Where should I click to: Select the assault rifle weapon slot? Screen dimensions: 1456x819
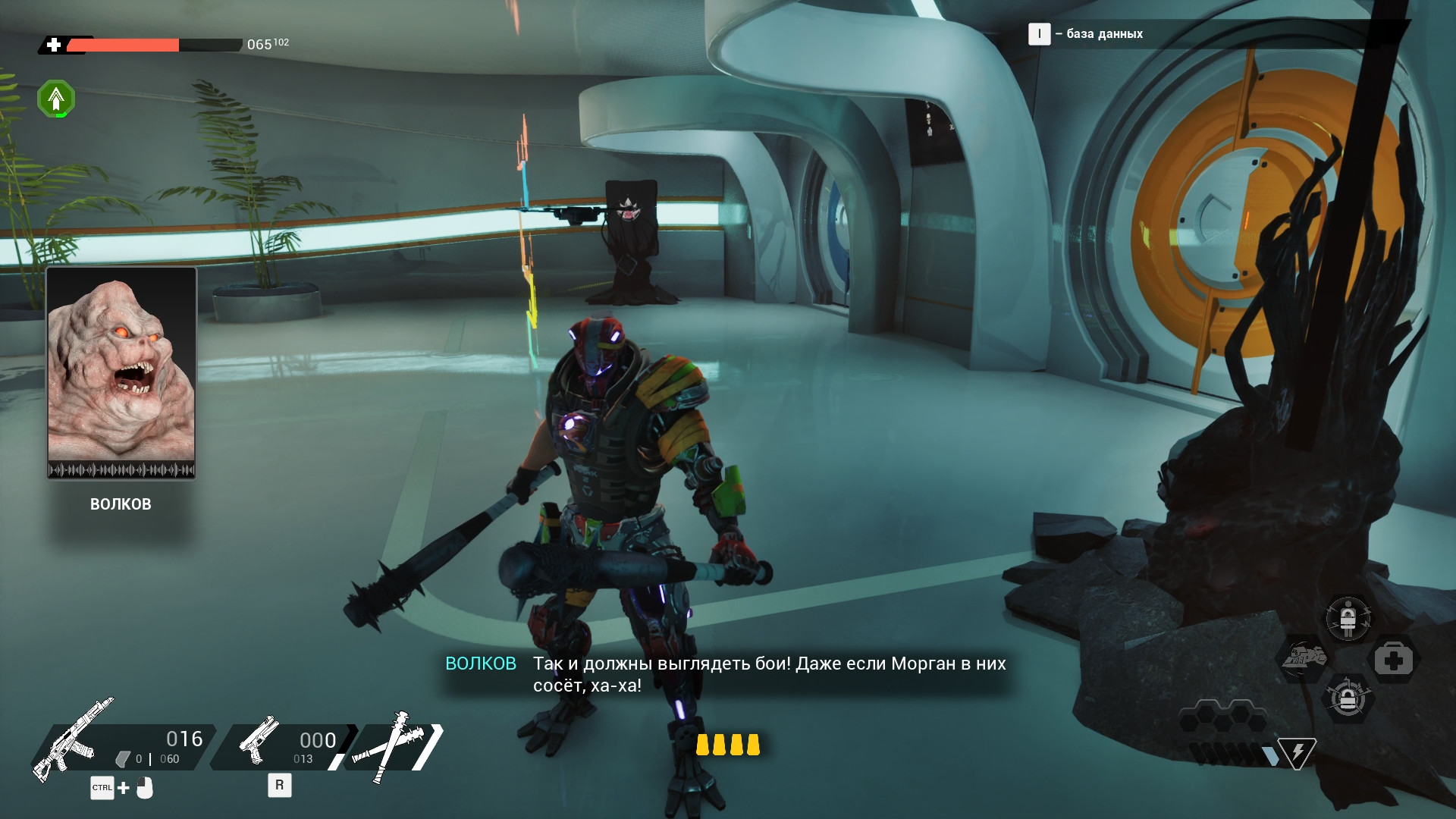pyautogui.click(x=74, y=741)
